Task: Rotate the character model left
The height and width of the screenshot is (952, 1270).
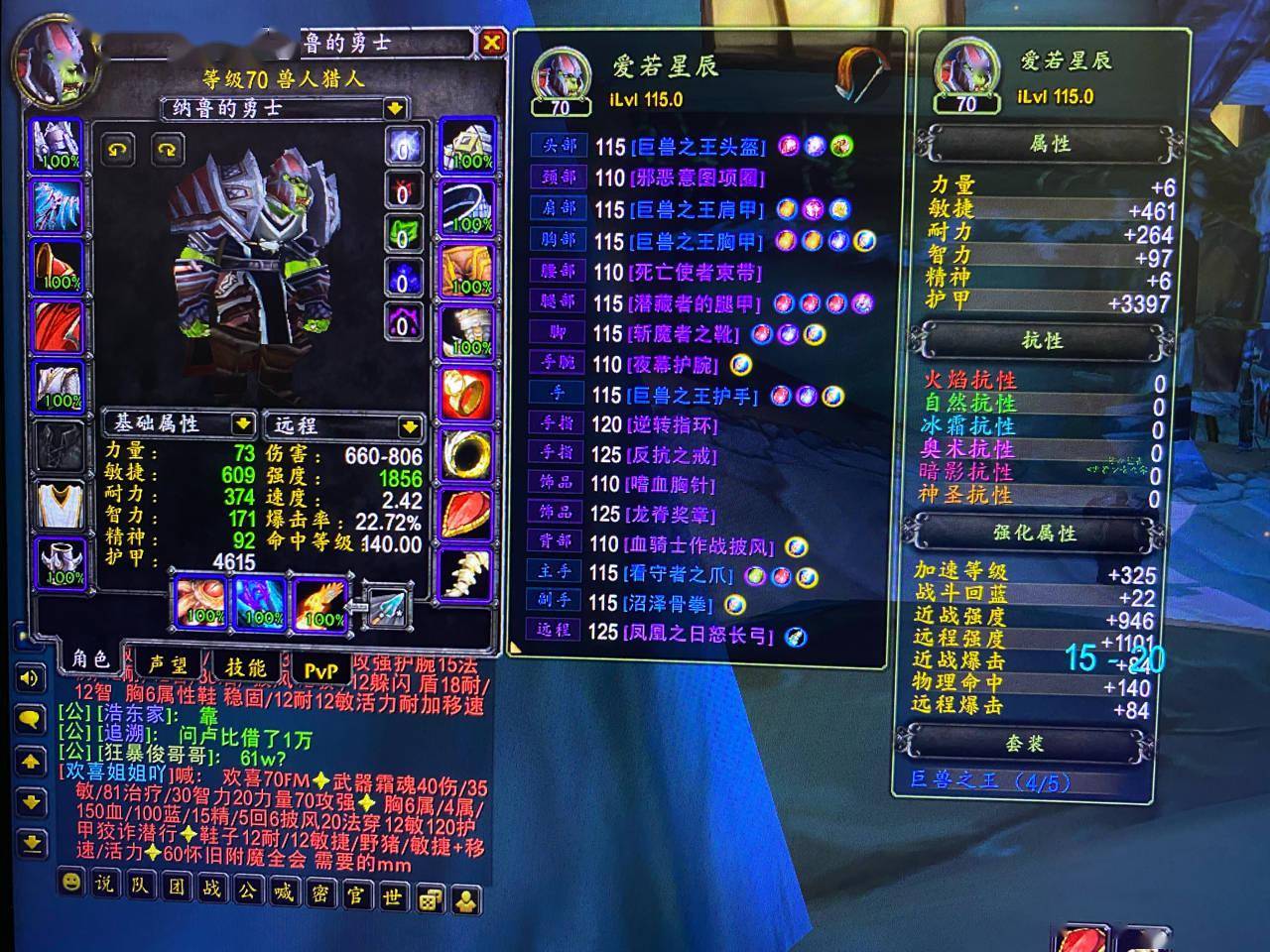Action: [118, 149]
